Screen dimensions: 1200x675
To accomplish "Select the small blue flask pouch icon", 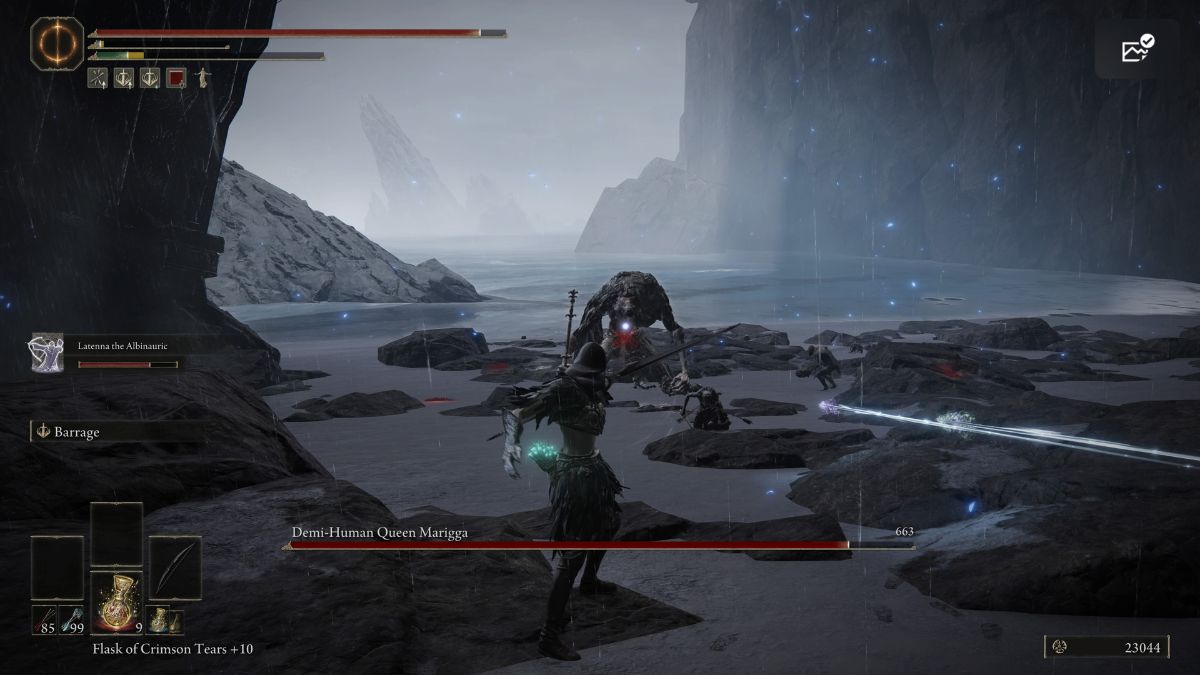I will (x=158, y=620).
